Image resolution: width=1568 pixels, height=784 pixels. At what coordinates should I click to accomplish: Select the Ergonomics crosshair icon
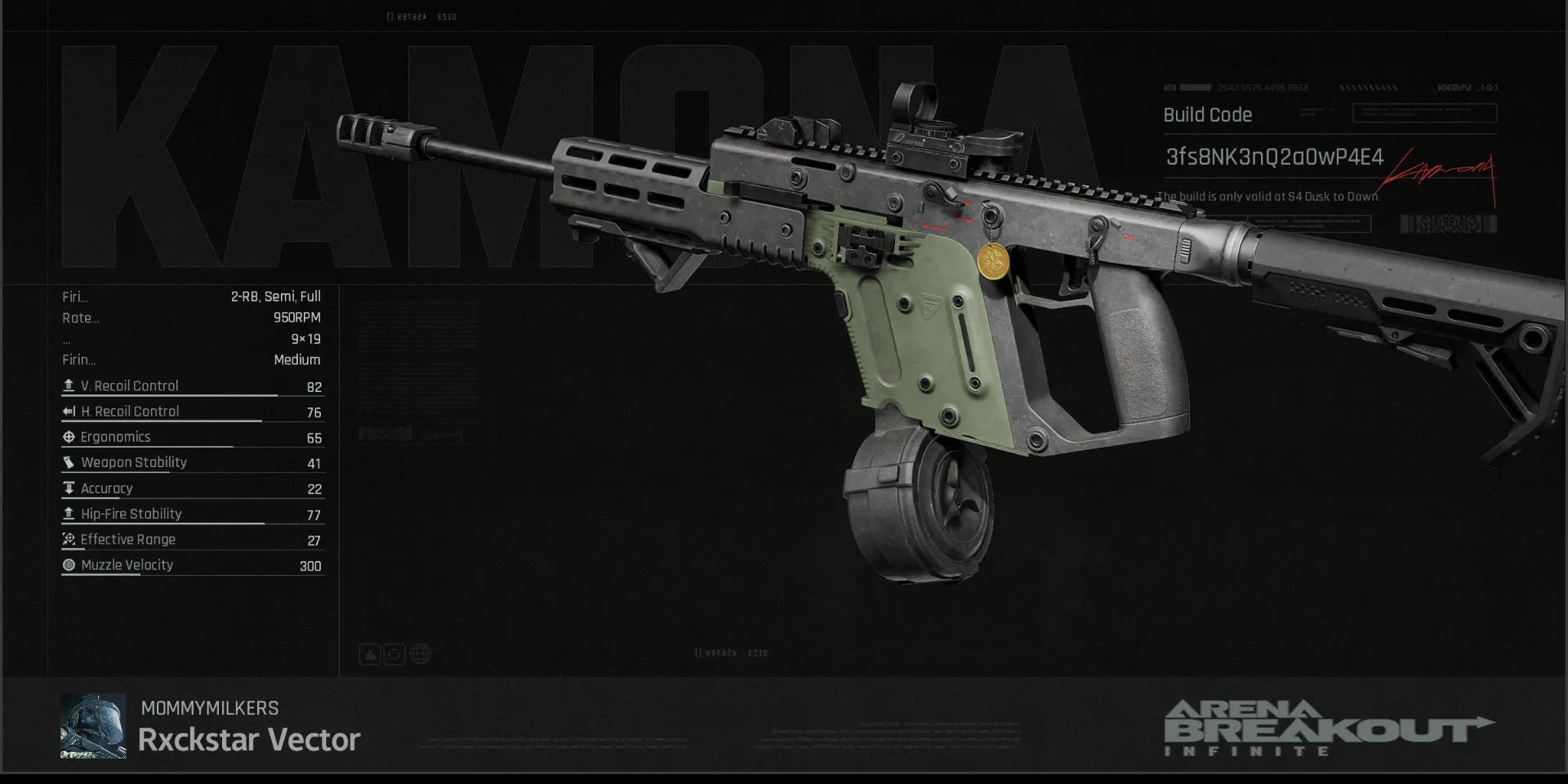coord(69,437)
